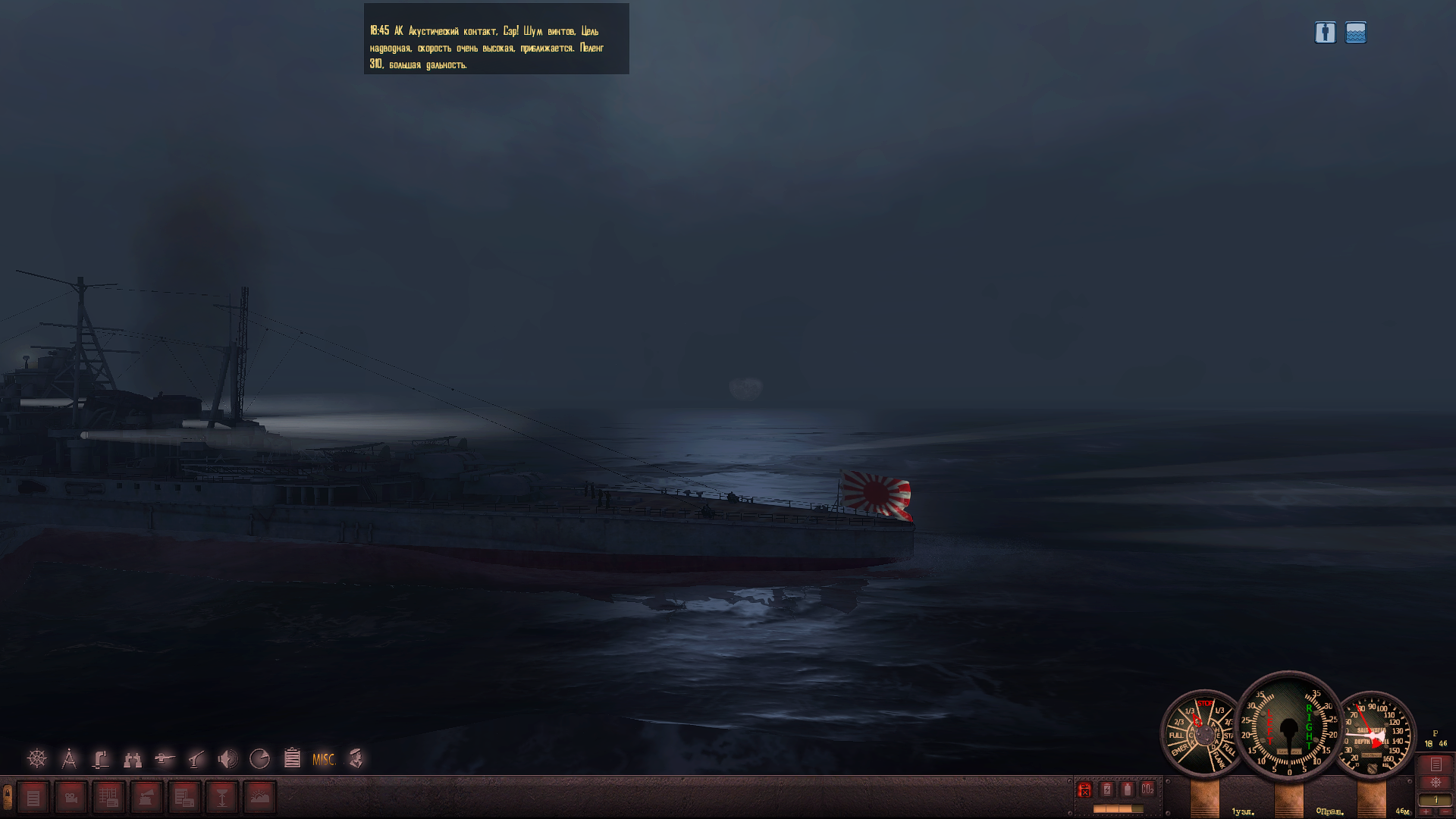Open the red gramophone button
Image resolution: width=1456 pixels, height=819 pixels.
(146, 798)
